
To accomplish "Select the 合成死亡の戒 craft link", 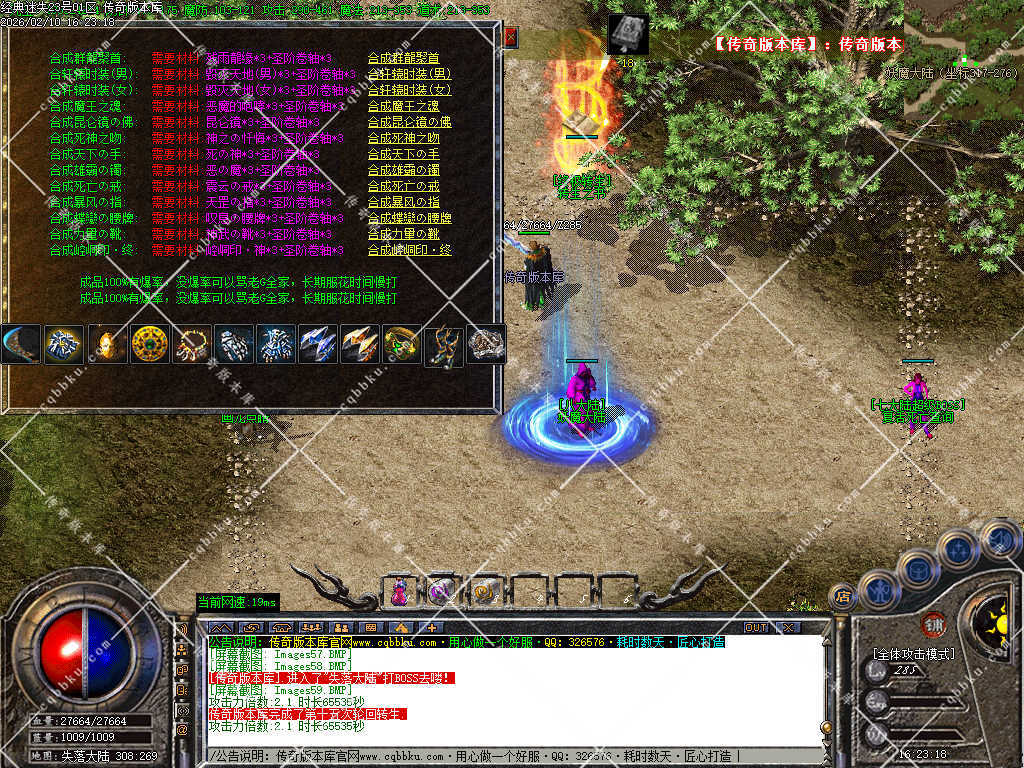I will click(403, 186).
